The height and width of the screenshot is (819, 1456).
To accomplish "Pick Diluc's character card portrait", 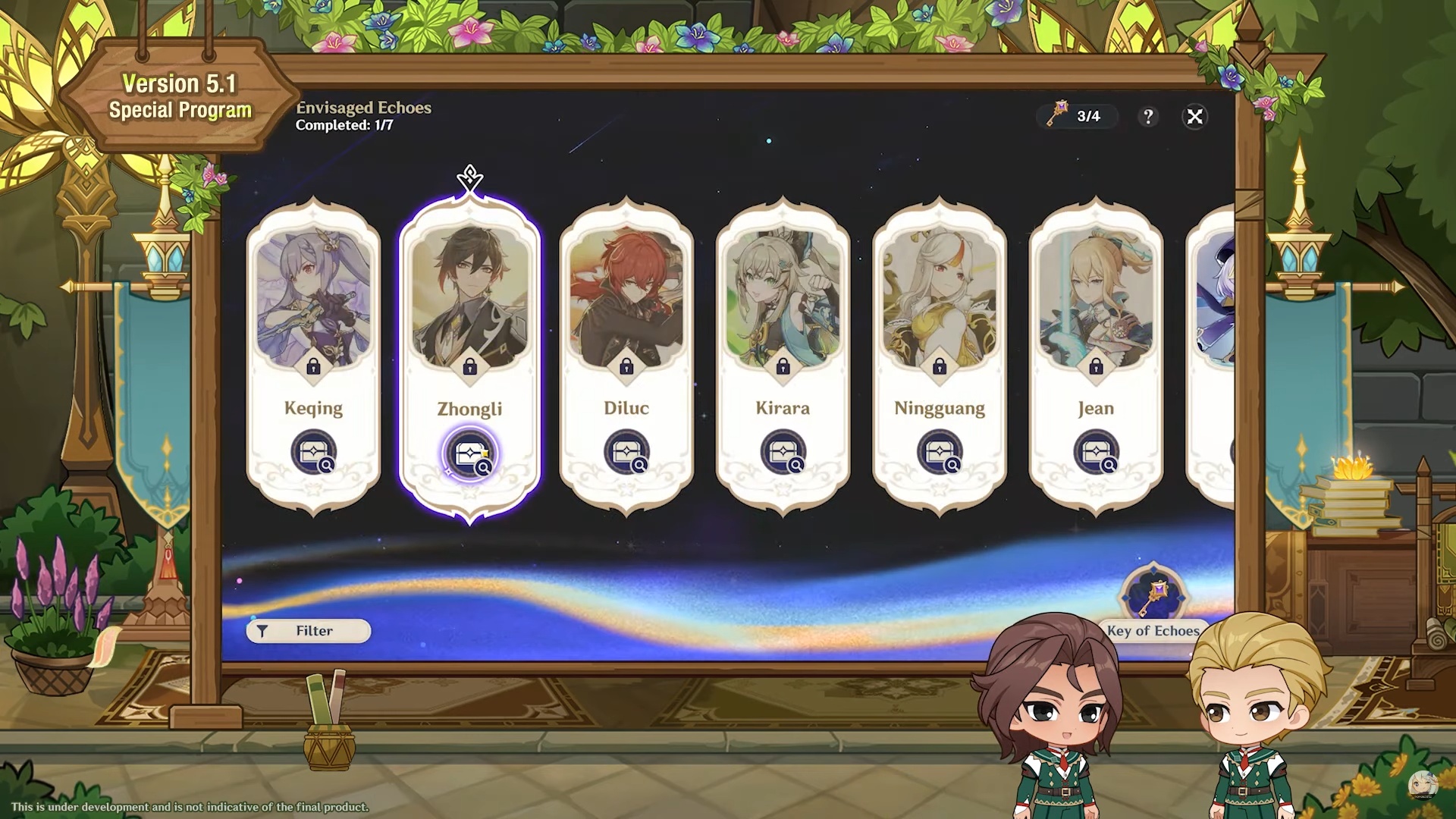I will click(x=626, y=300).
